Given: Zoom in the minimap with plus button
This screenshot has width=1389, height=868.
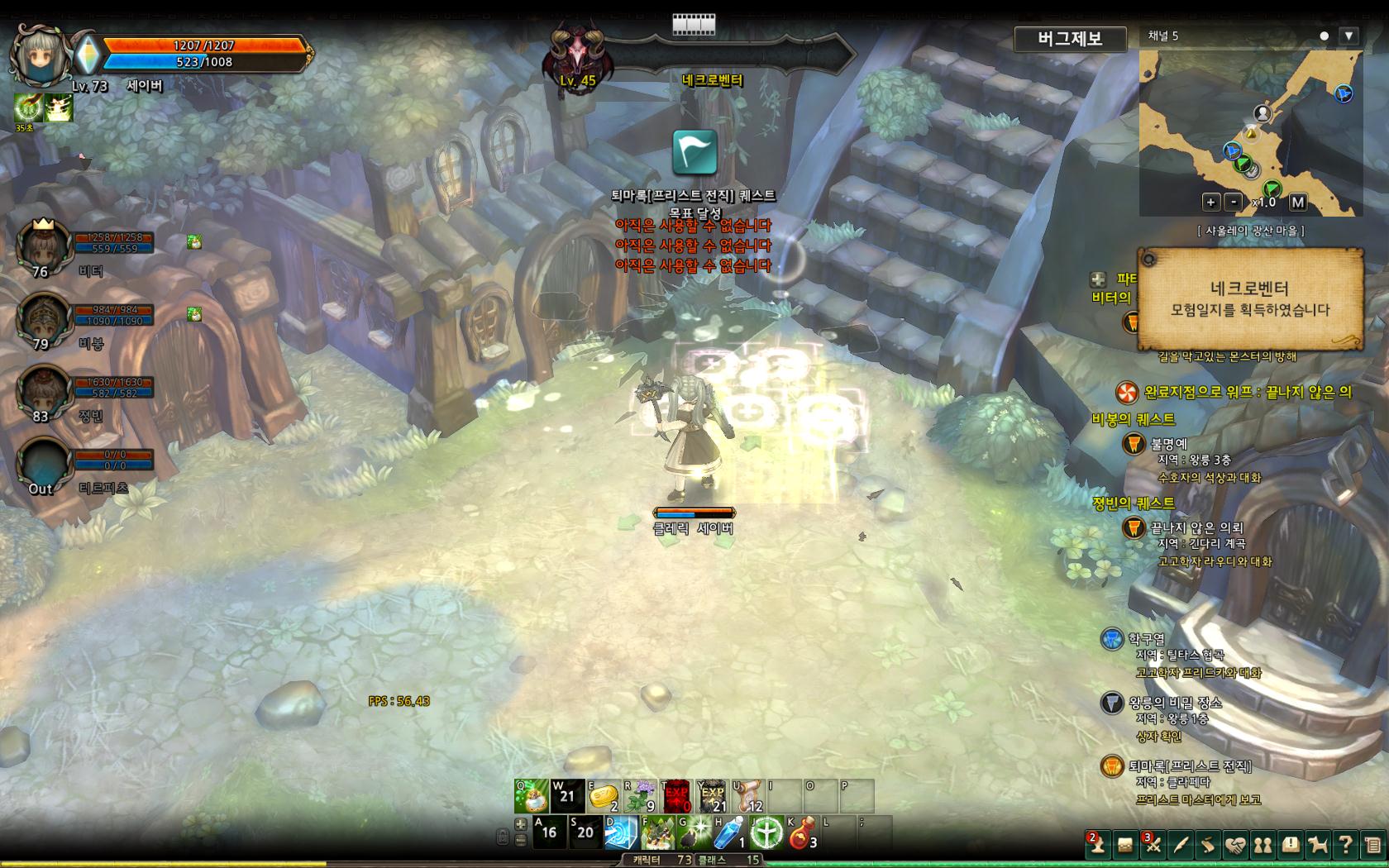Looking at the screenshot, I should coord(1210,202).
